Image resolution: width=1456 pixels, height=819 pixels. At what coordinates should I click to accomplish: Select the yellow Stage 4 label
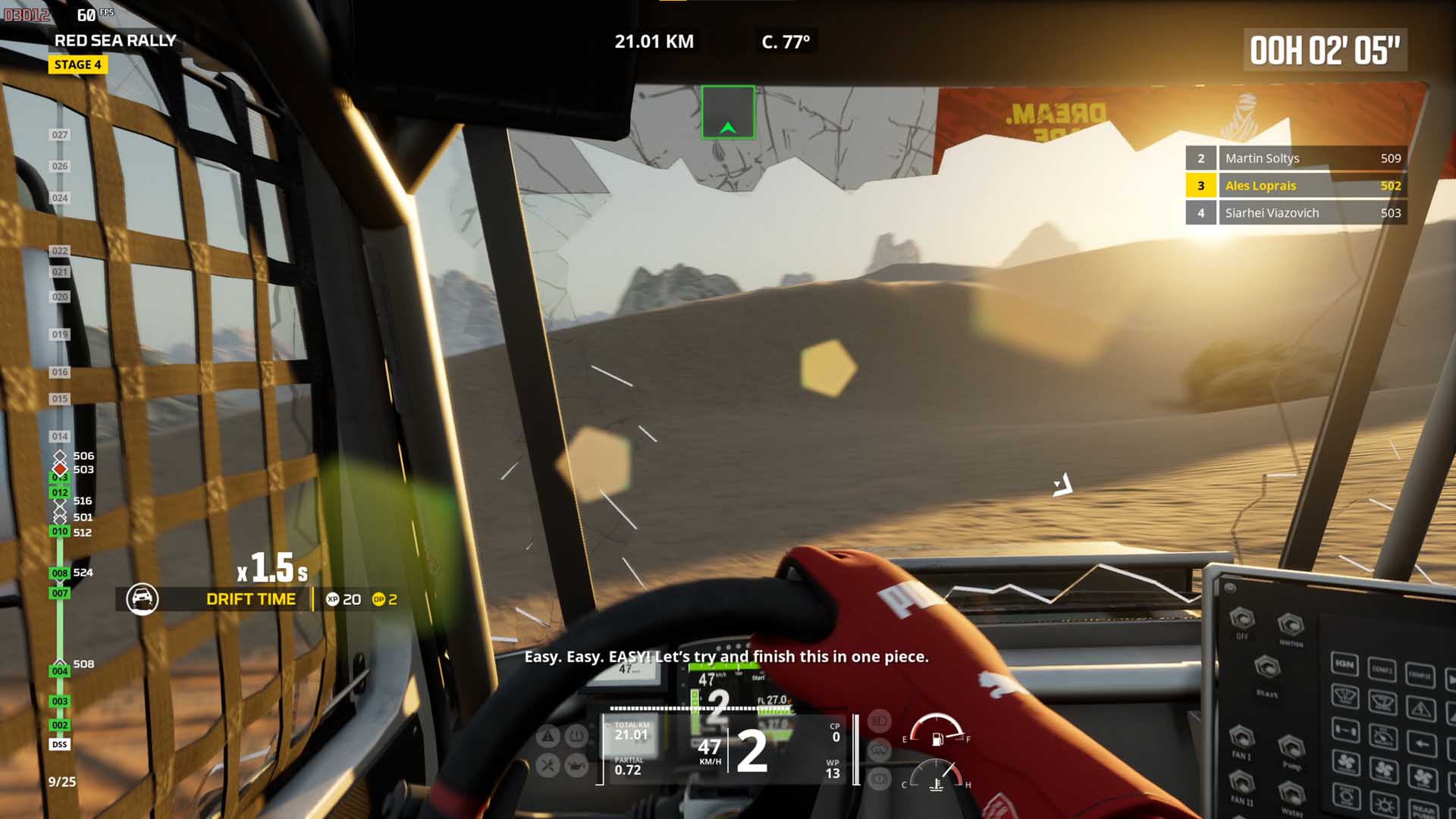pos(77,64)
